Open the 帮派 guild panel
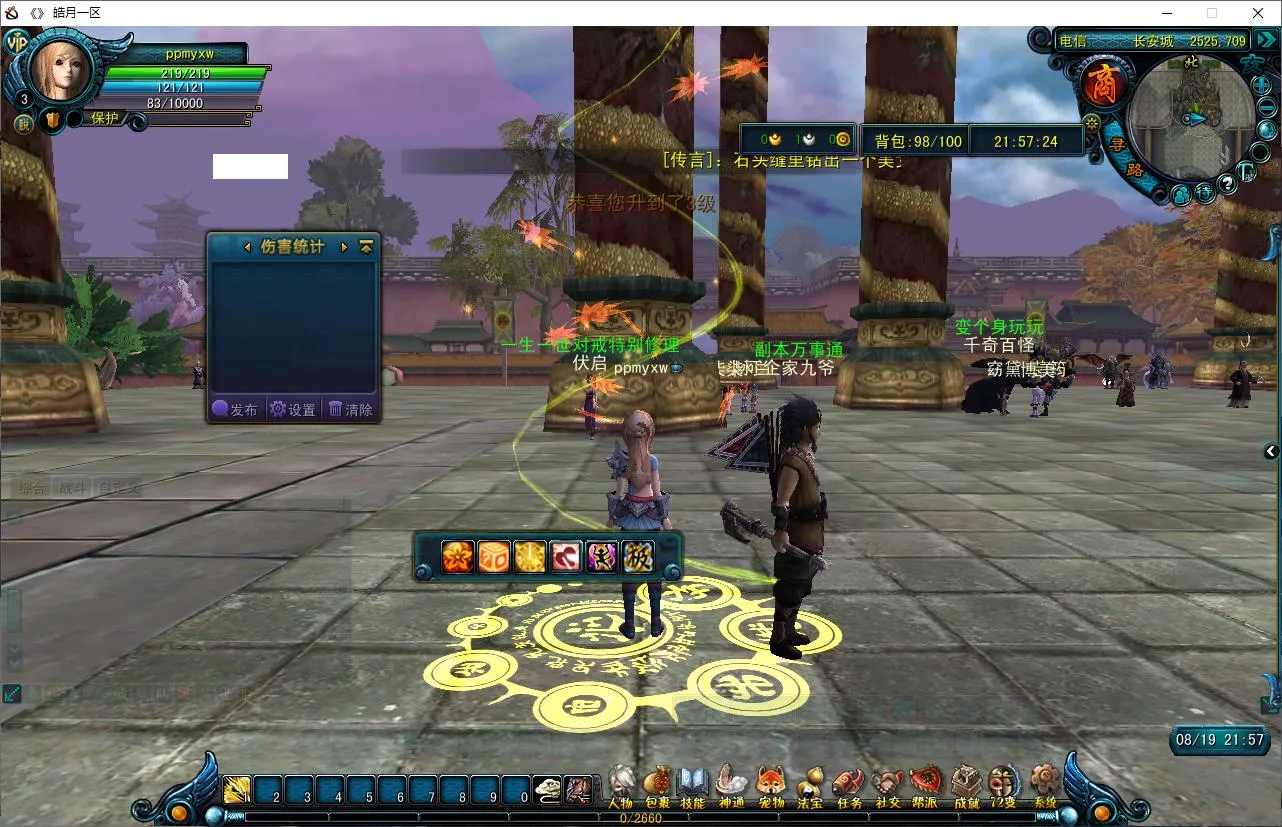This screenshot has width=1282, height=827. pos(925,783)
